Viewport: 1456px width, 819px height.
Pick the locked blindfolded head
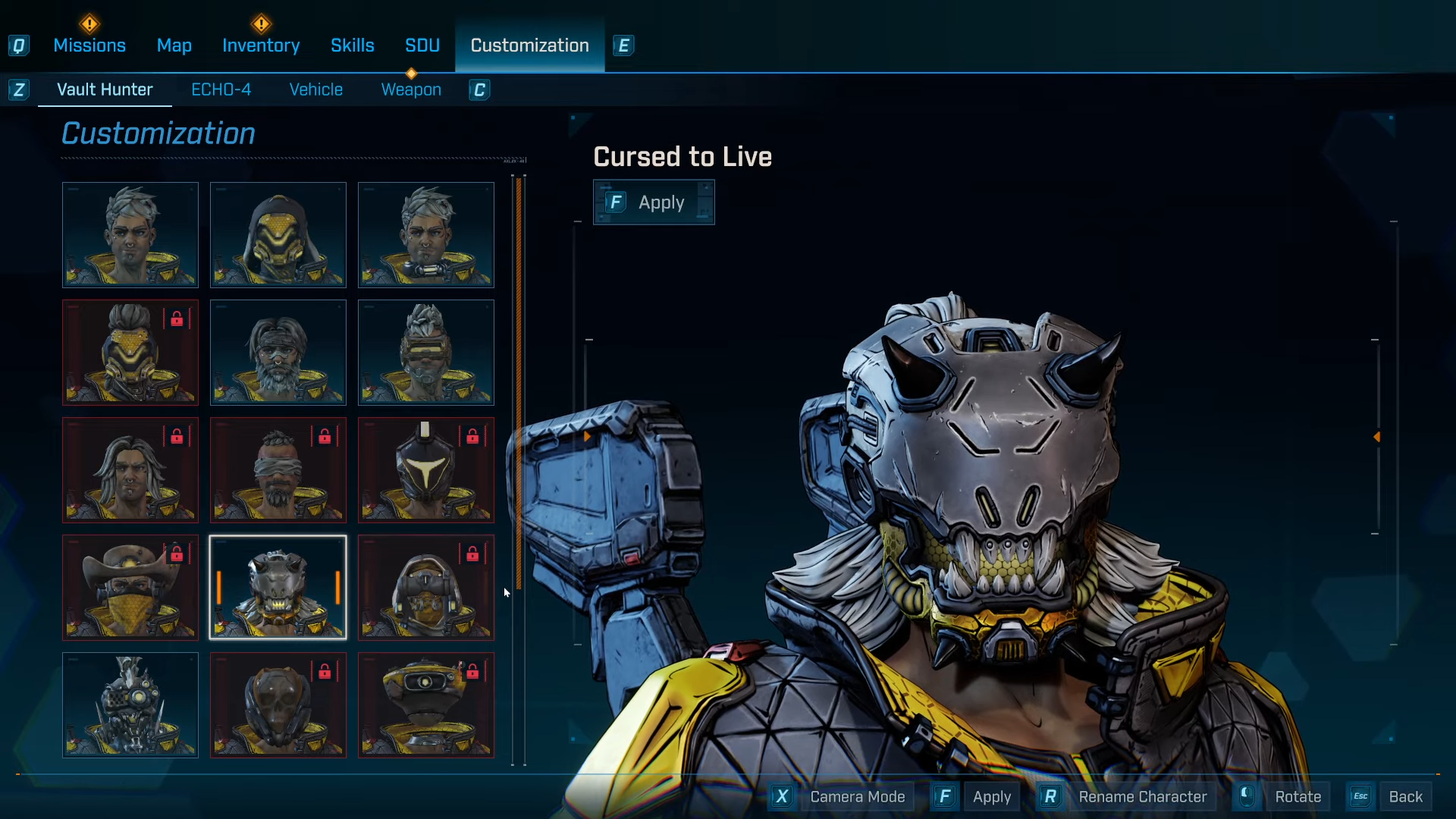pyautogui.click(x=278, y=470)
